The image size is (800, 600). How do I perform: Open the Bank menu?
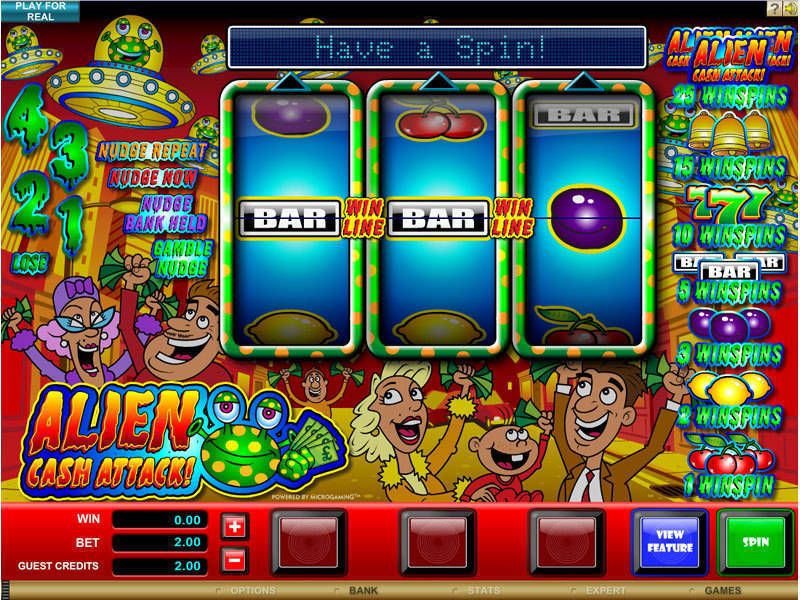(x=362, y=591)
